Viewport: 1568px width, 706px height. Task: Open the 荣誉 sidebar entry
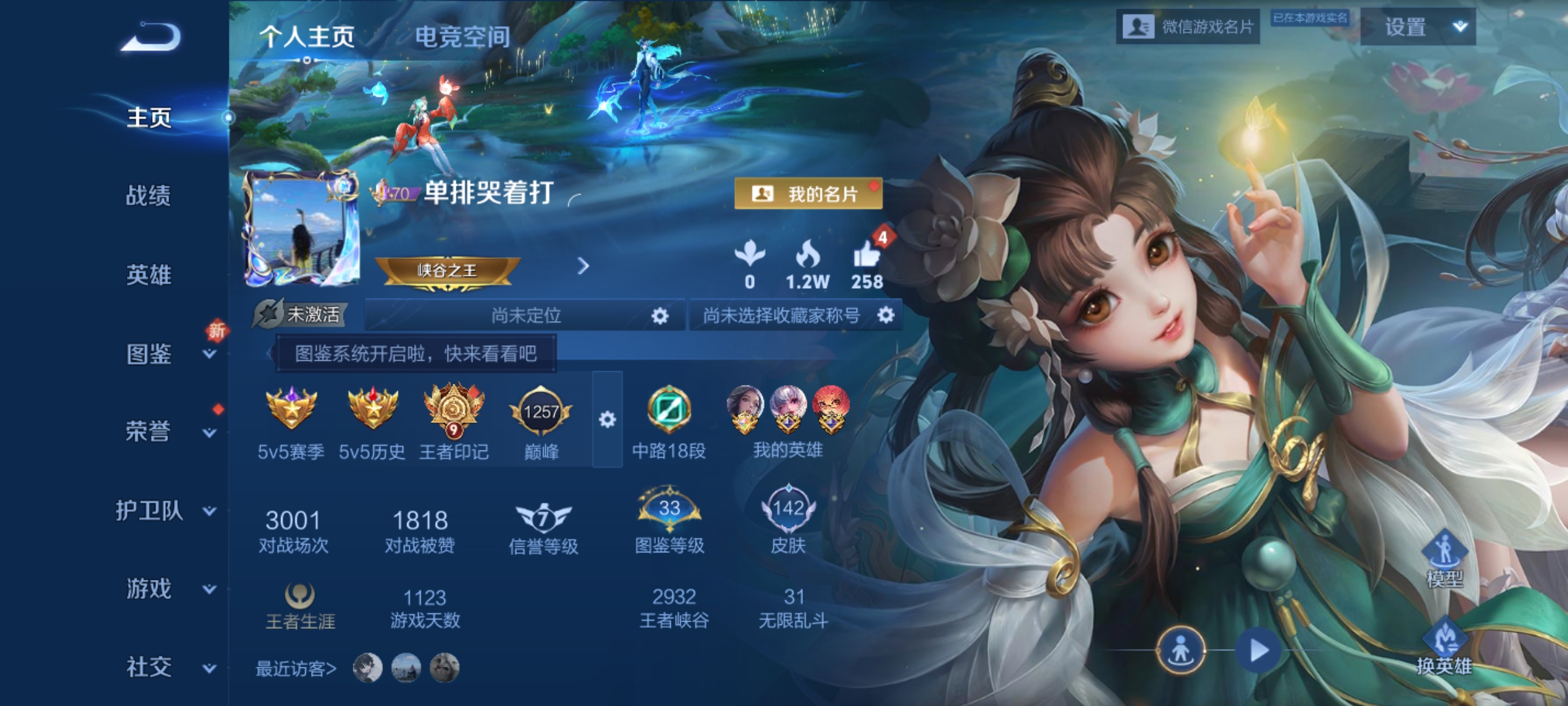pos(150,431)
